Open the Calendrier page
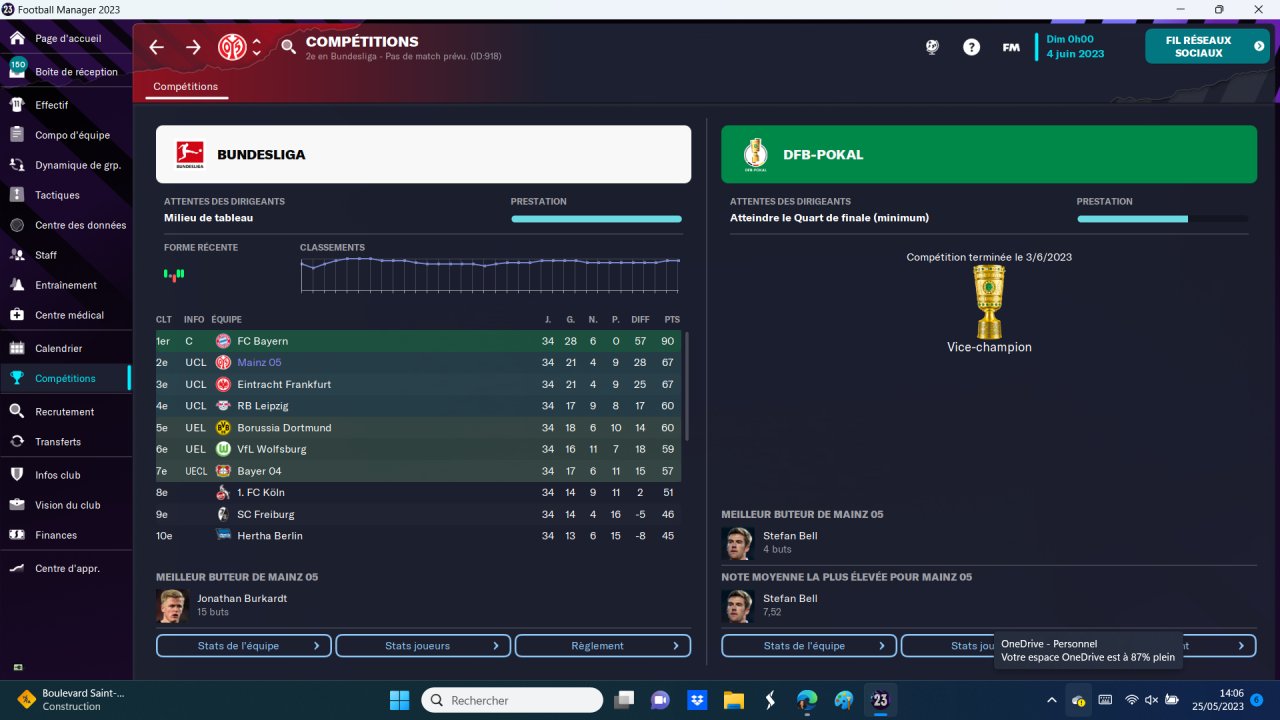1280x720 pixels. (58, 348)
